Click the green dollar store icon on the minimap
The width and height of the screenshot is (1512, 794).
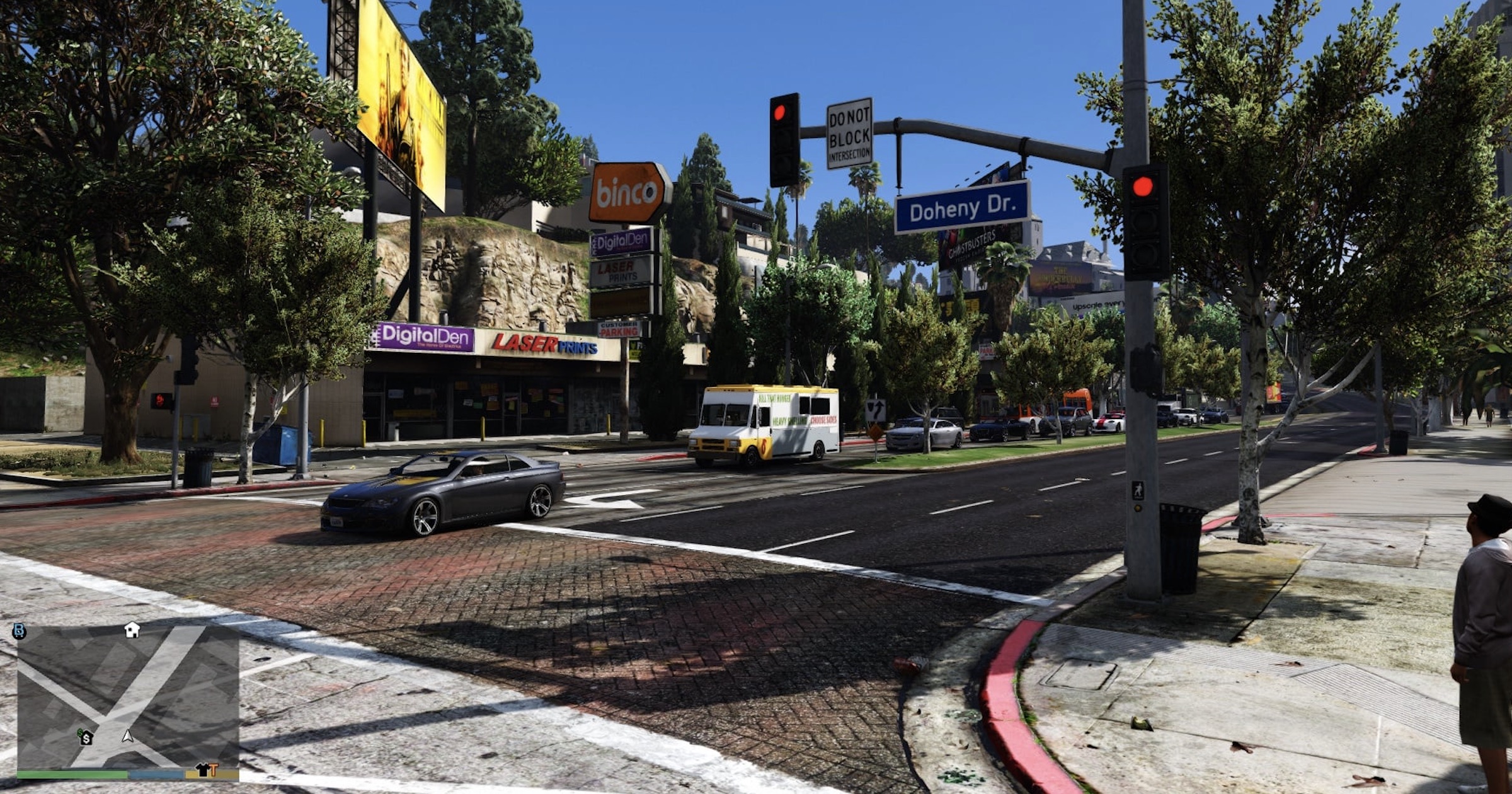80,733
